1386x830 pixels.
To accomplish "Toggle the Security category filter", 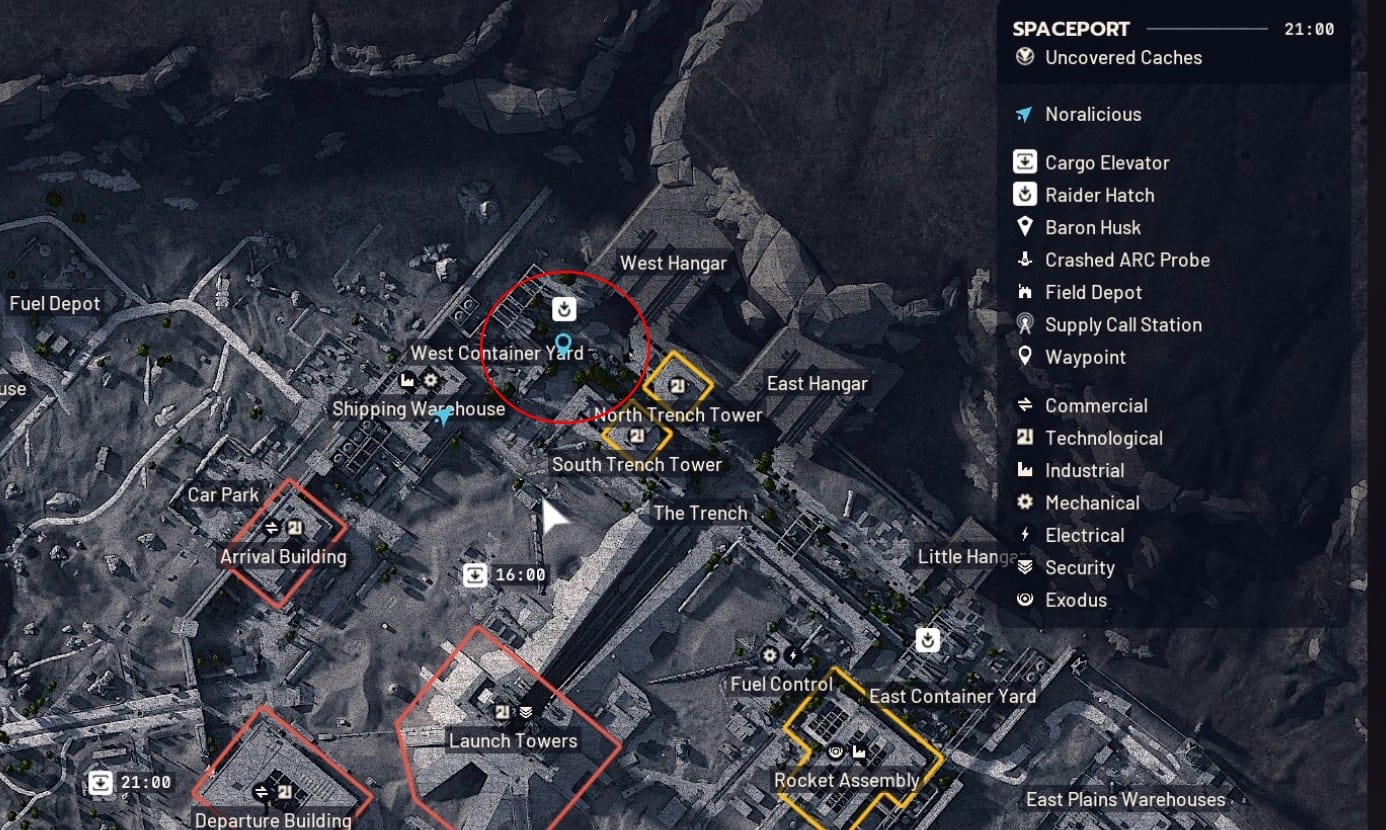I will 1079,568.
